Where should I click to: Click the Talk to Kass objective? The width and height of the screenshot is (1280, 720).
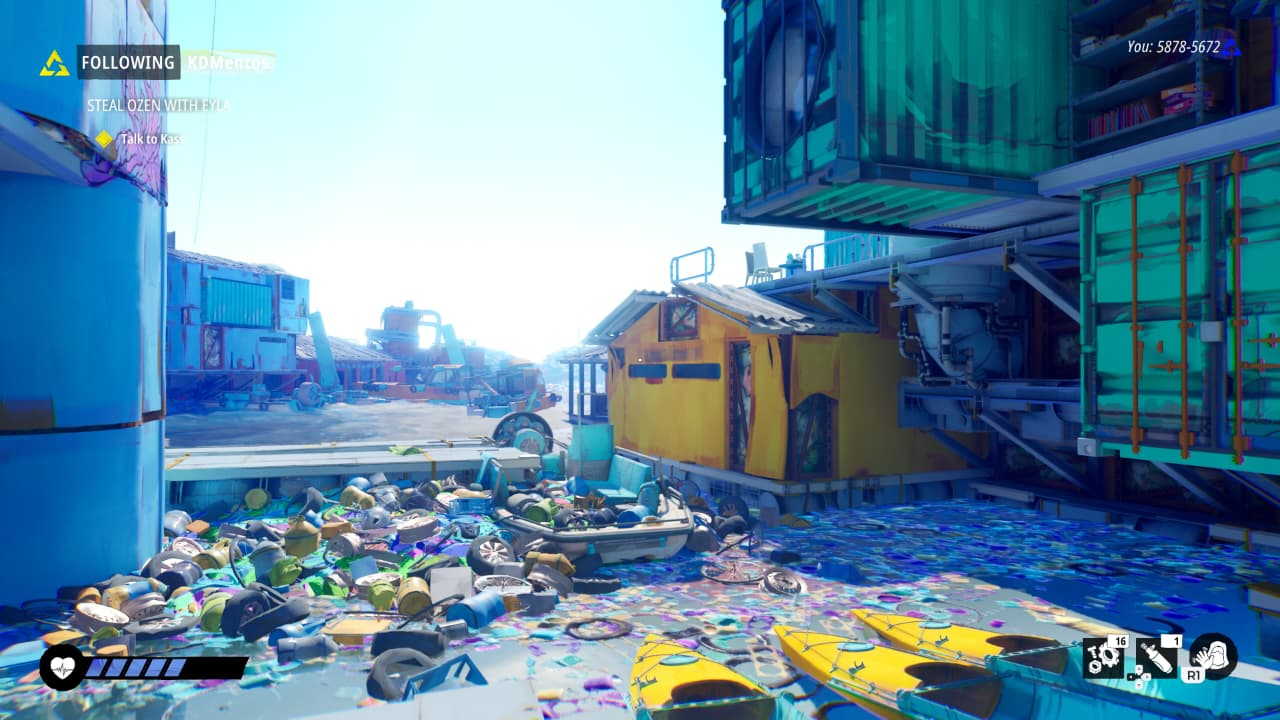coord(150,139)
